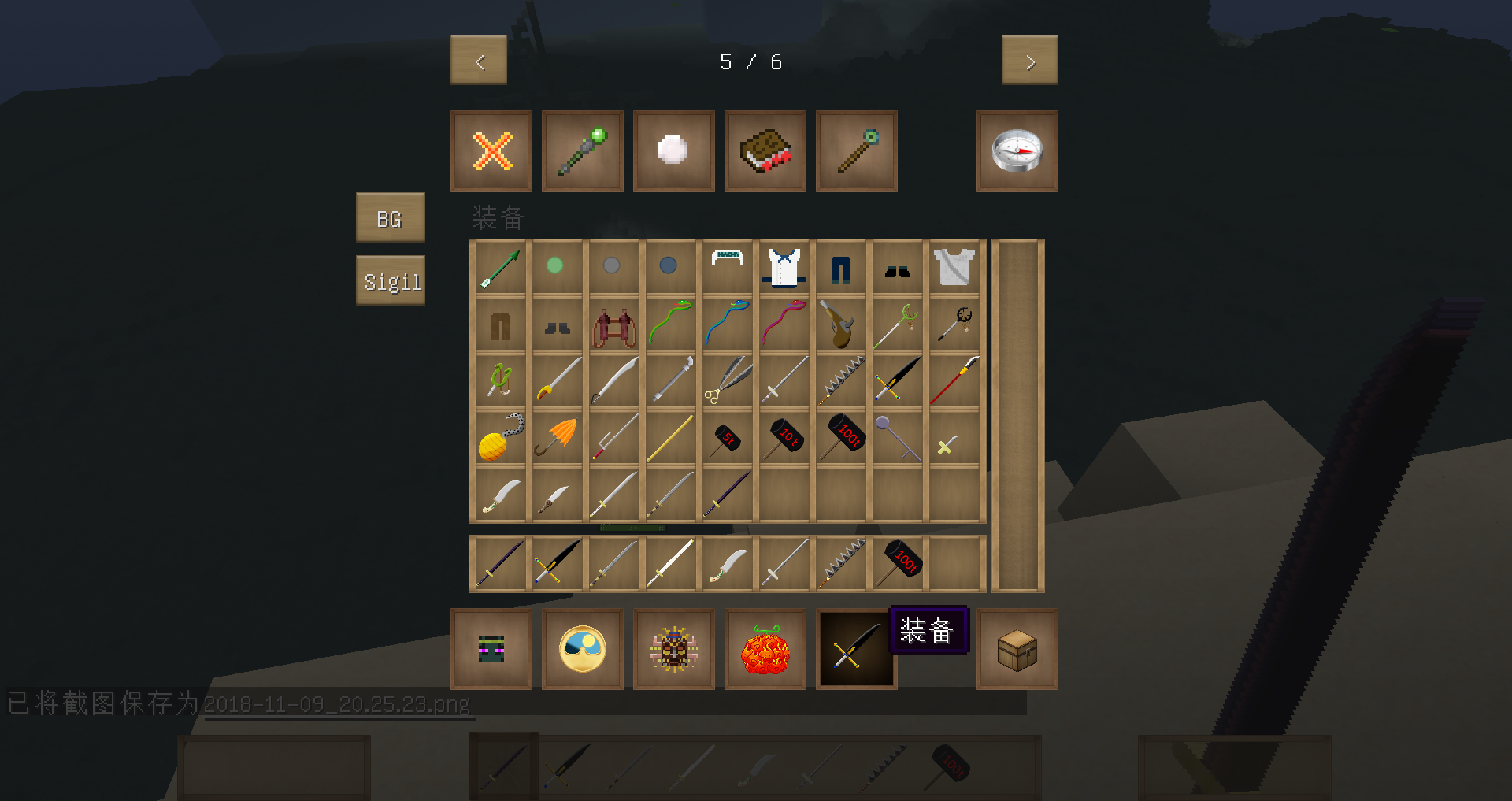Select the green orb staff tile
The height and width of the screenshot is (801, 1512).
coord(583,151)
